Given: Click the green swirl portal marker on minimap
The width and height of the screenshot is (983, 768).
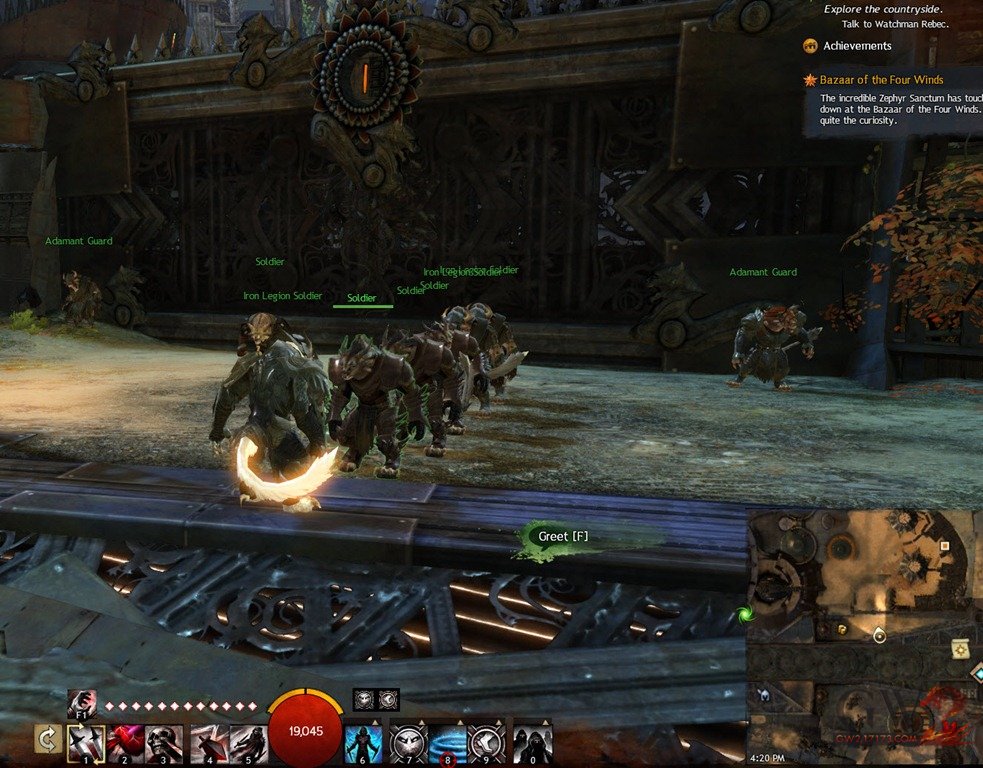Looking at the screenshot, I should (x=744, y=614).
